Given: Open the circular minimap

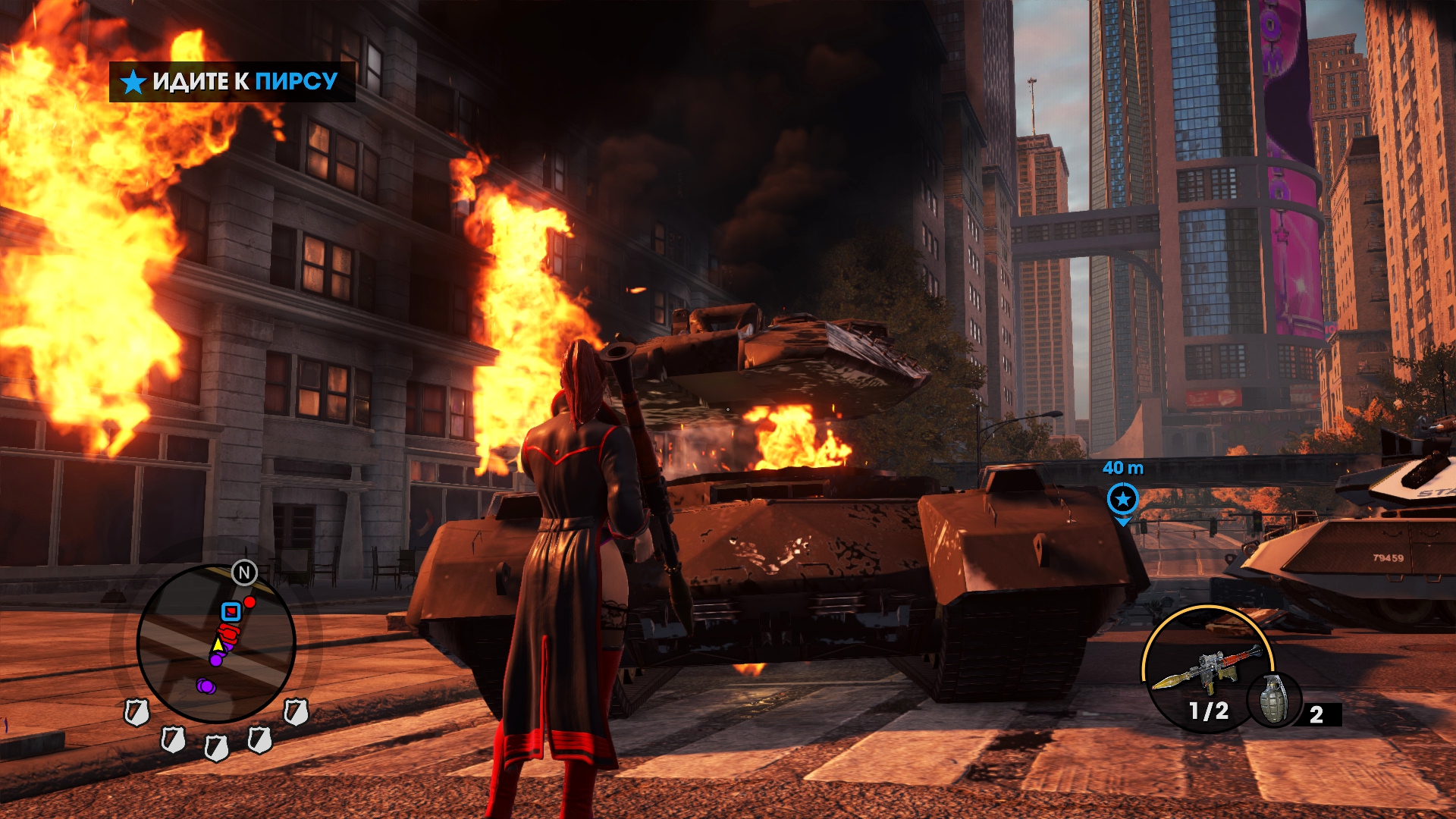Looking at the screenshot, I should tap(215, 643).
